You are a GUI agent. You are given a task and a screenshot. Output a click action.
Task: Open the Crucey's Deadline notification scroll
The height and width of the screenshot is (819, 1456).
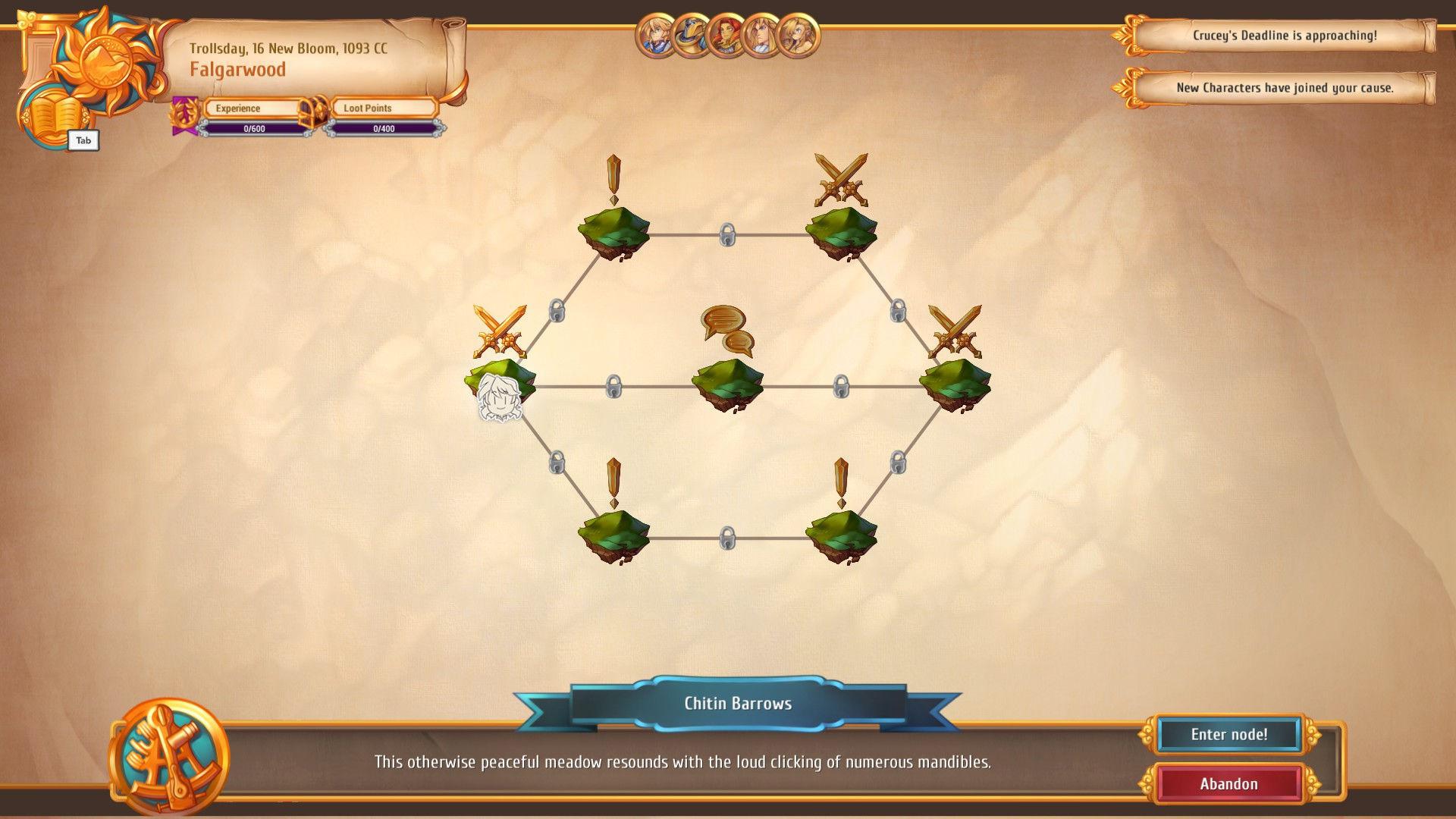click(x=1289, y=34)
